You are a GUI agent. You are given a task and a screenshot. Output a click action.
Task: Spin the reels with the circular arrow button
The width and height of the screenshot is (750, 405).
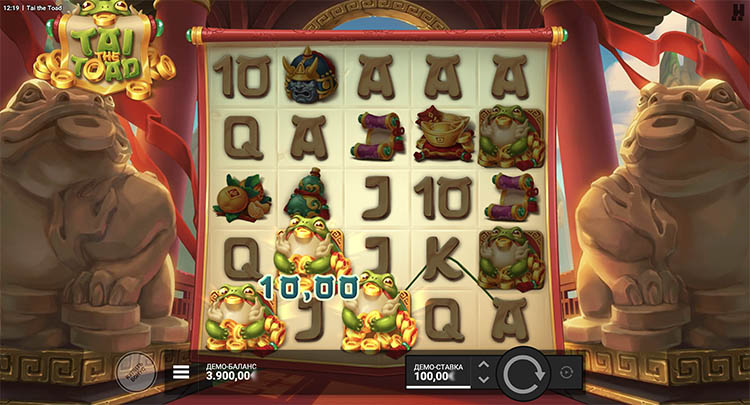524,373
